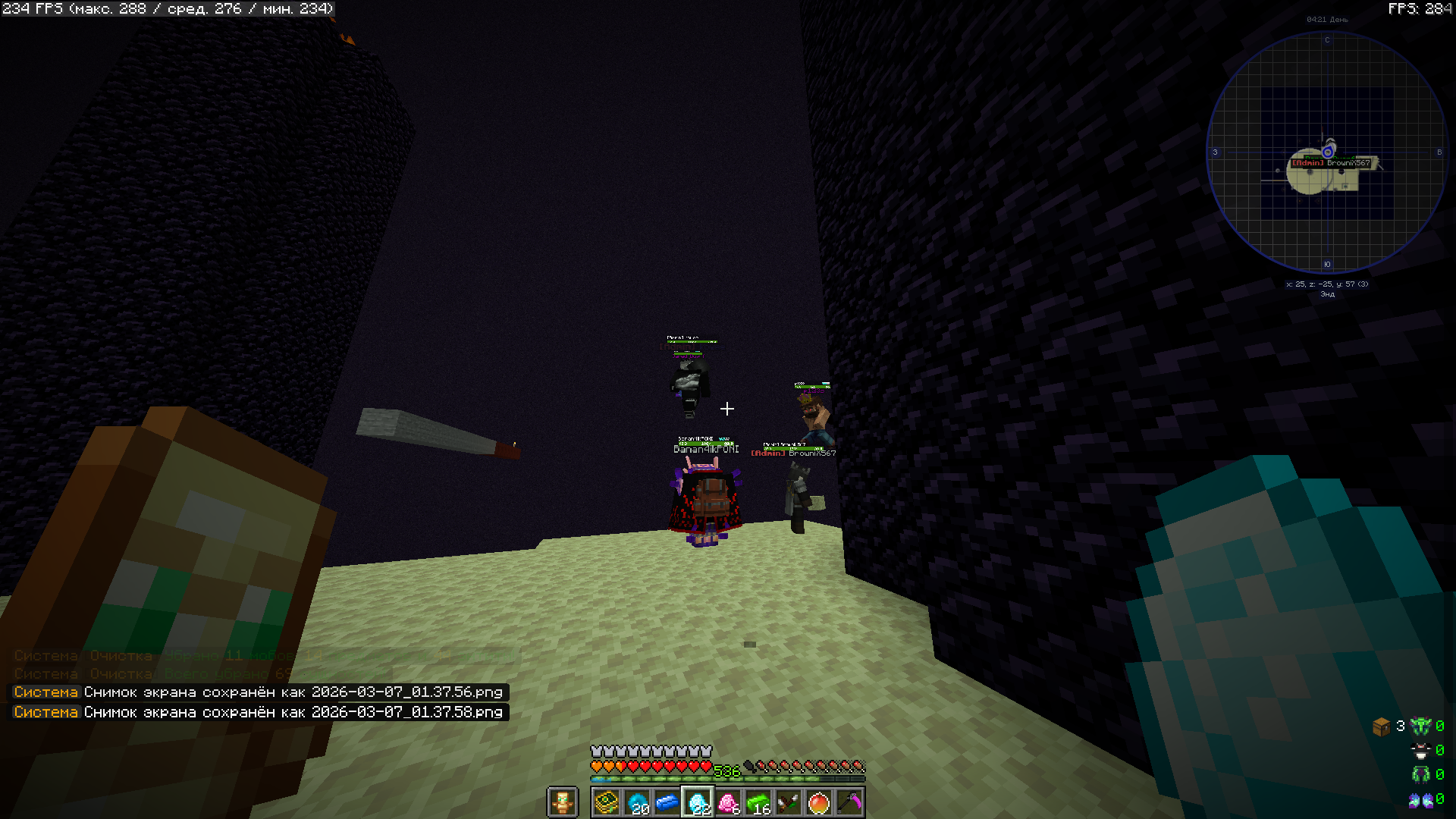Pick the pink gem hotbar slot

[728, 802]
